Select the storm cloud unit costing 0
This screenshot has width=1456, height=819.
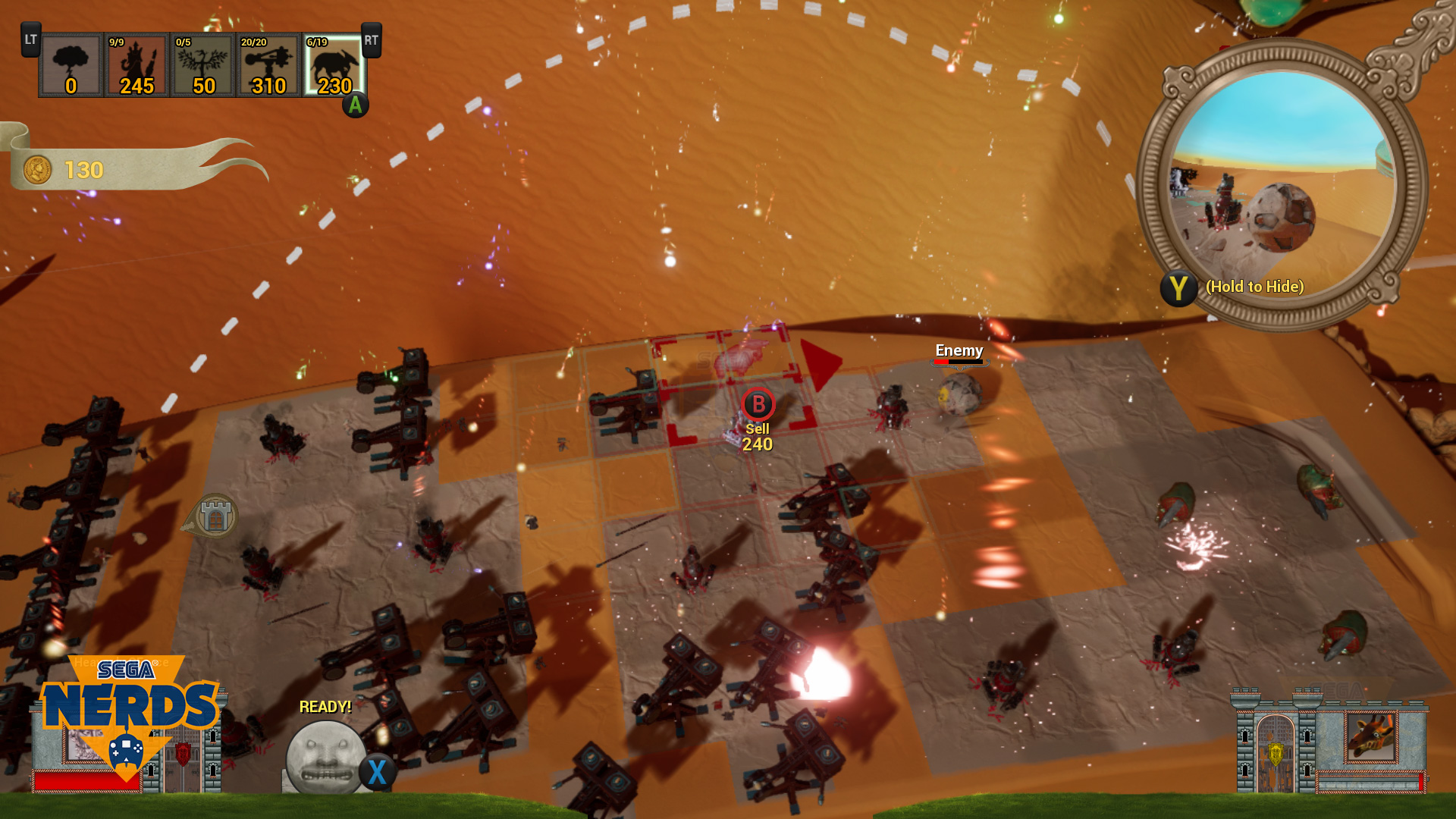pos(71,65)
